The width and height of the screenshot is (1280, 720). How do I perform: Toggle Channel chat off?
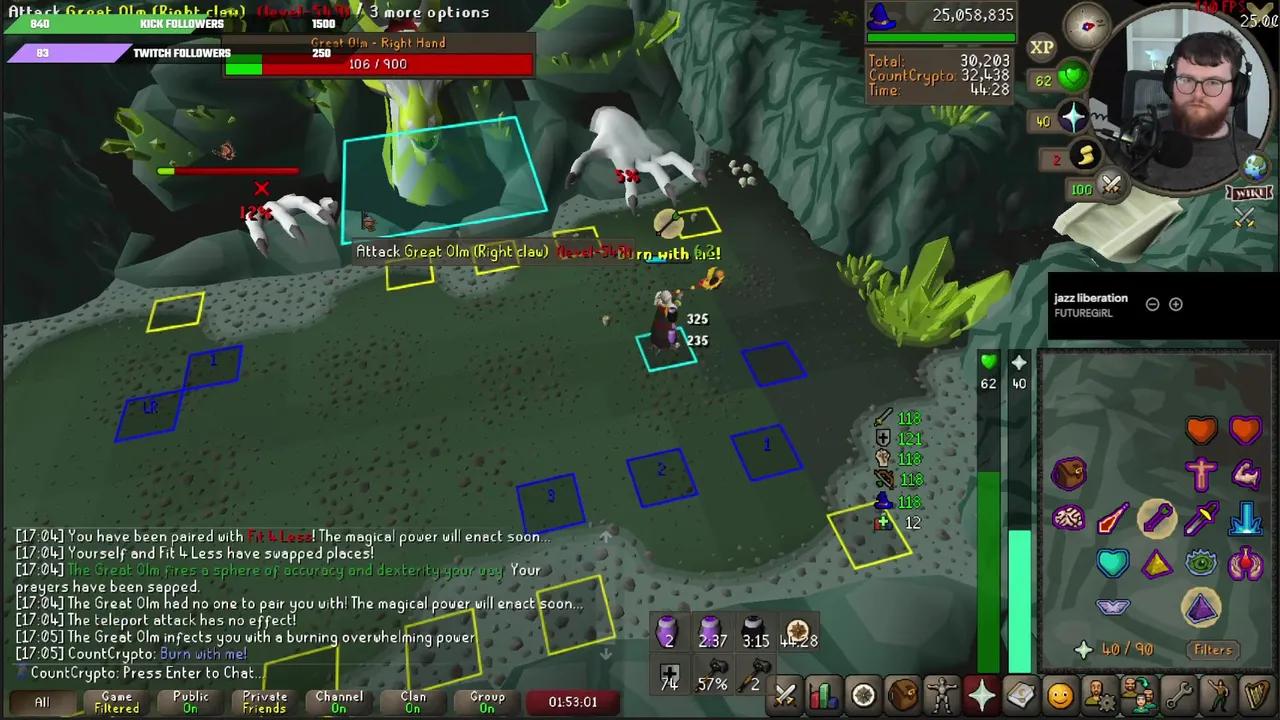(x=338, y=701)
